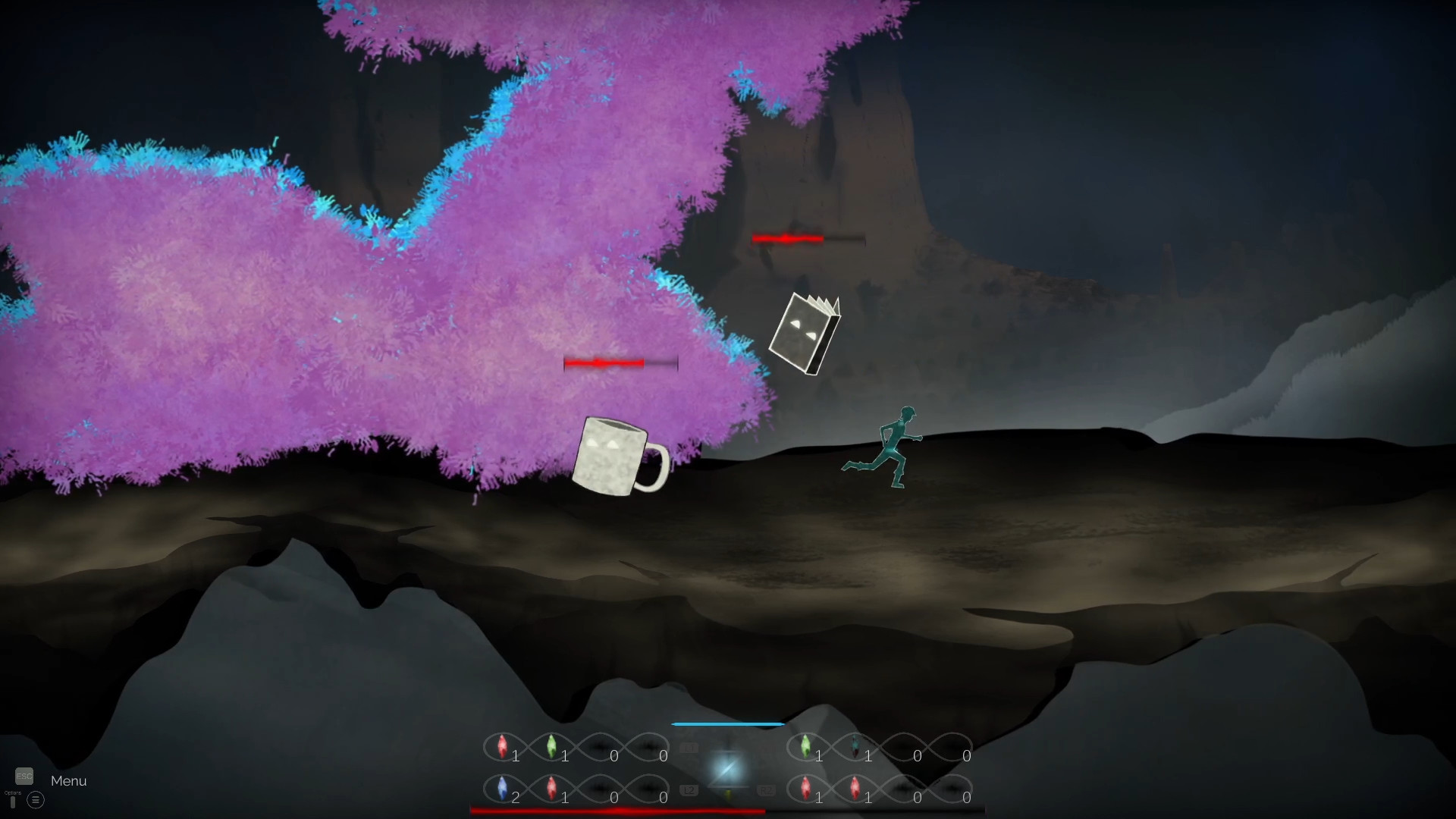Viewport: 1456px width, 819px height.
Task: Open the Options circle icon near bottom-left
Action: point(36,800)
